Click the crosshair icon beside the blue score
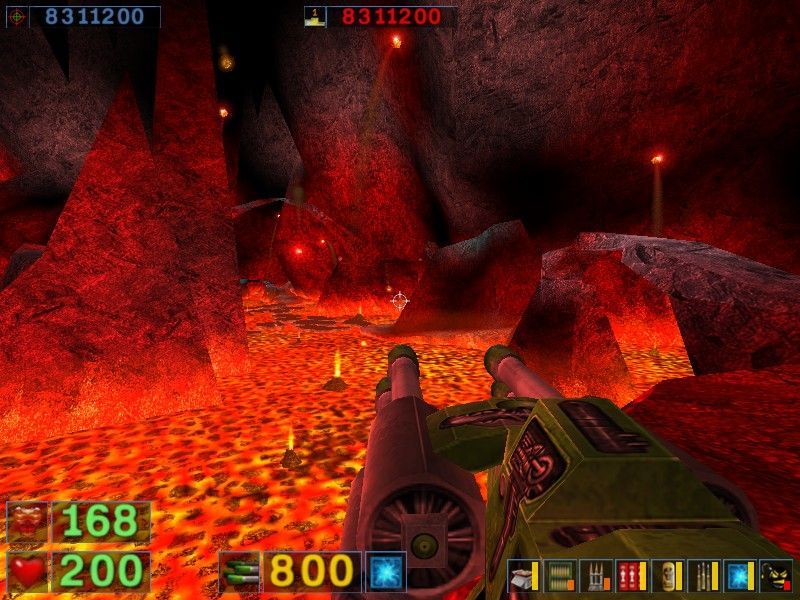 17,16
